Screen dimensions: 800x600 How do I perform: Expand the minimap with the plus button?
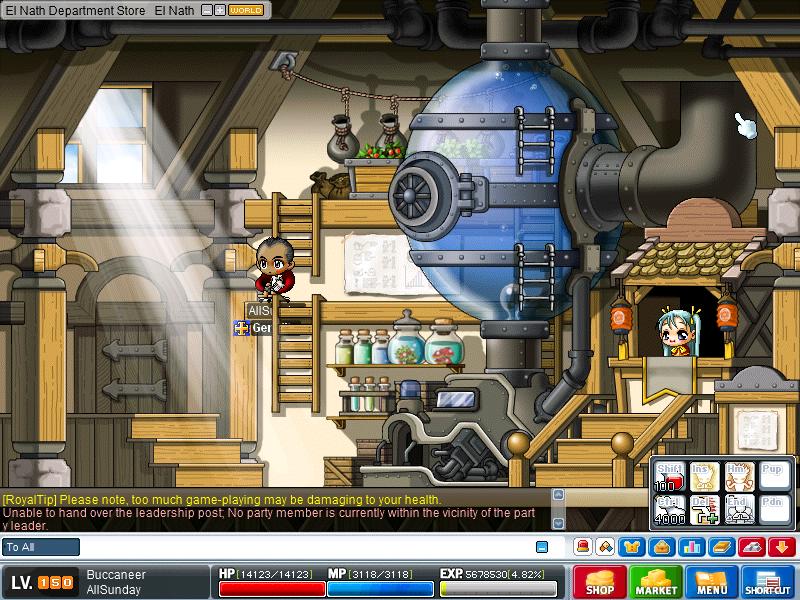point(219,10)
